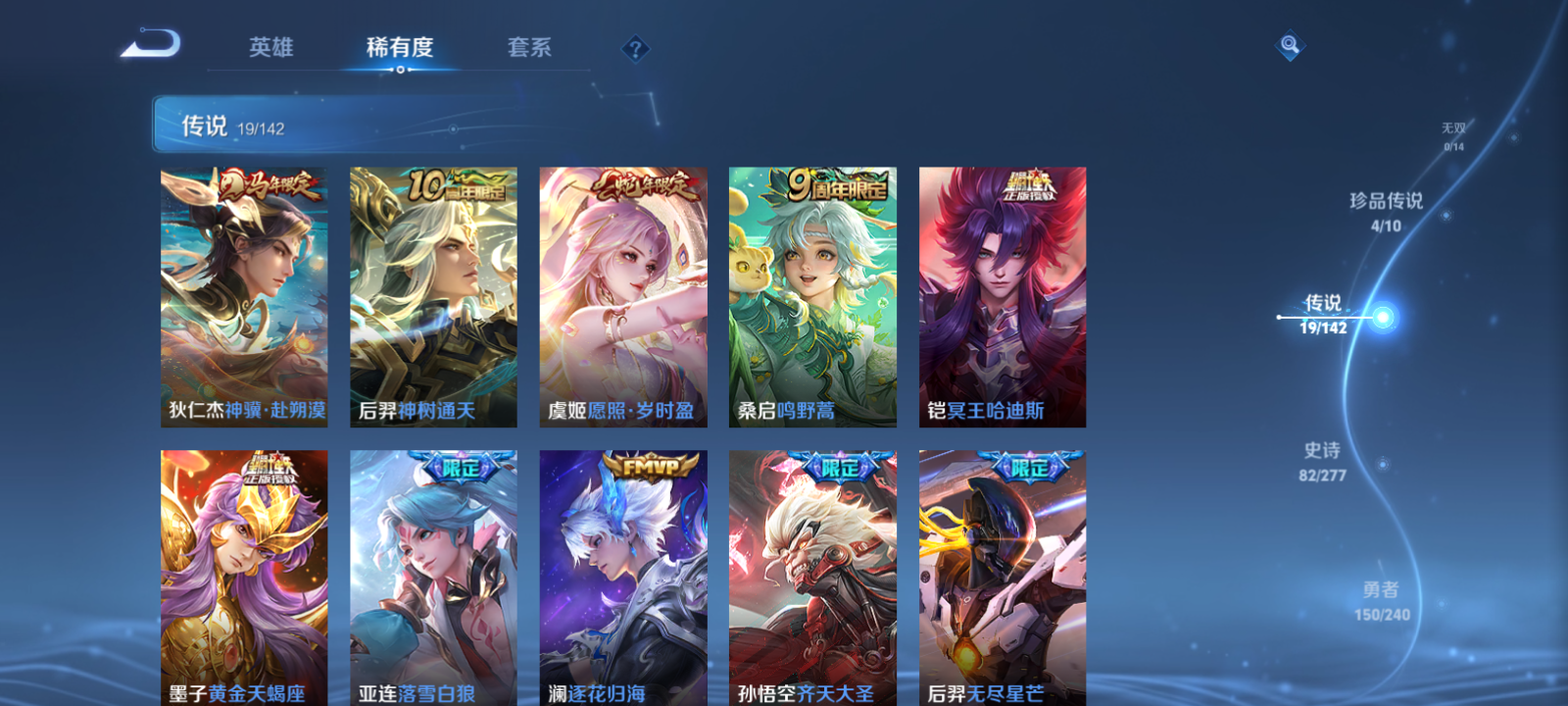Screen dimensions: 1568x706
Task: Open the 墨子 黄金天蝎座 skin
Action: pos(244,579)
